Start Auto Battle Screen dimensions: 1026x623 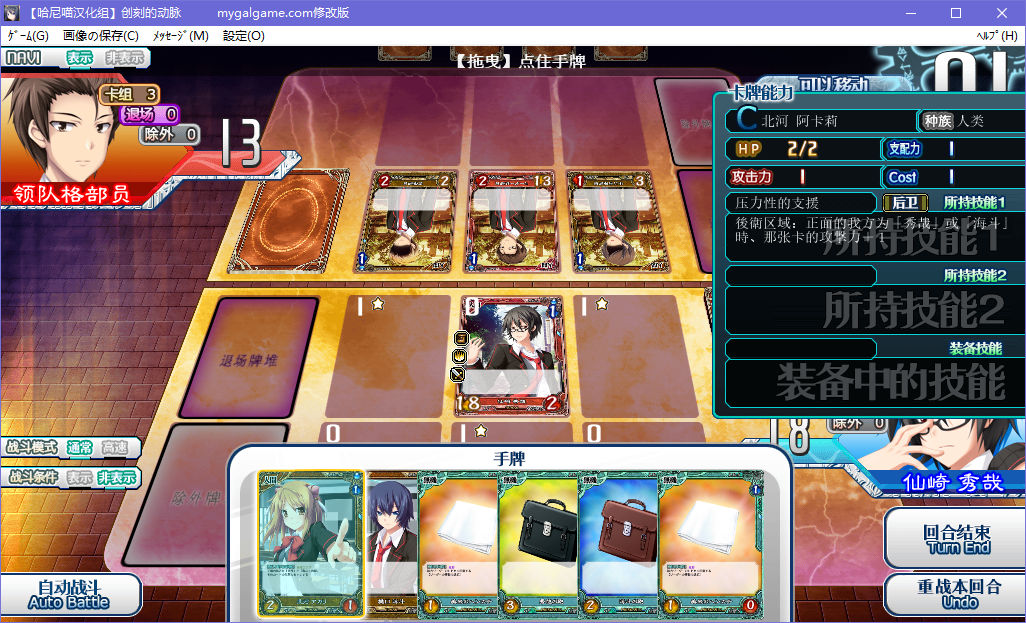pyautogui.click(x=68, y=594)
